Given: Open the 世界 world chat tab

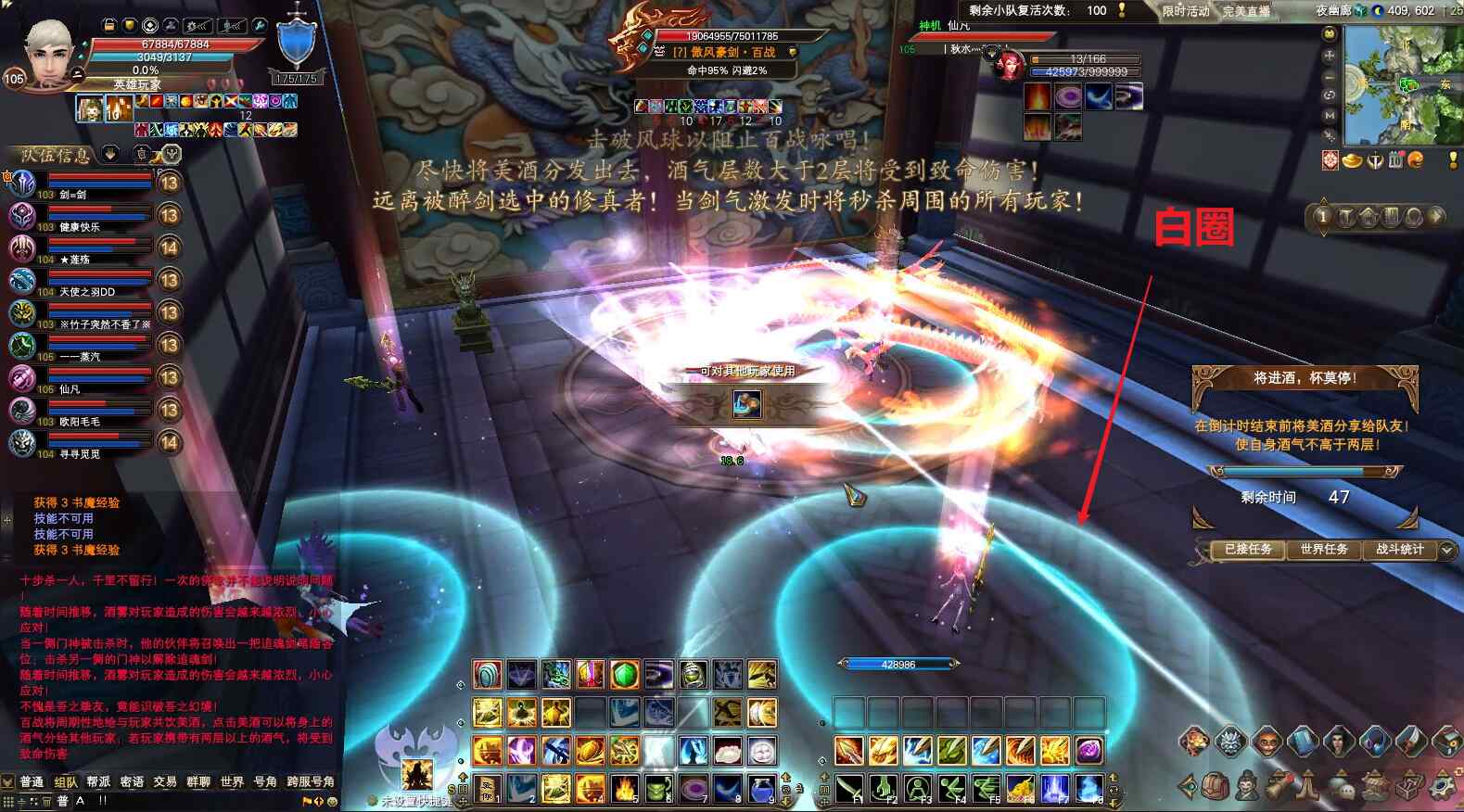Looking at the screenshot, I should pos(232,782).
